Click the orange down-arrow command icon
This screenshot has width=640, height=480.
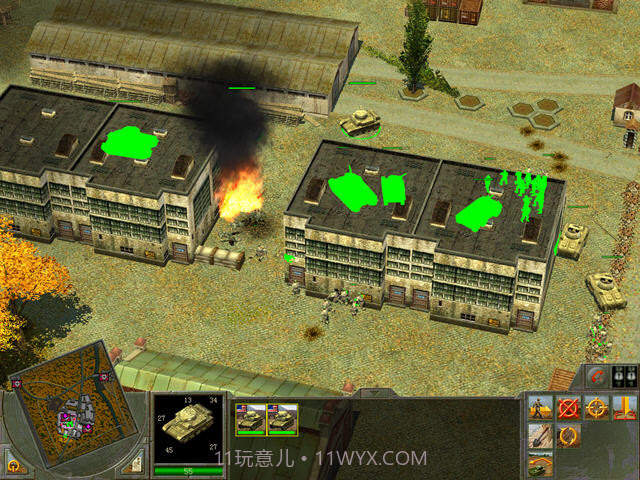point(625,408)
